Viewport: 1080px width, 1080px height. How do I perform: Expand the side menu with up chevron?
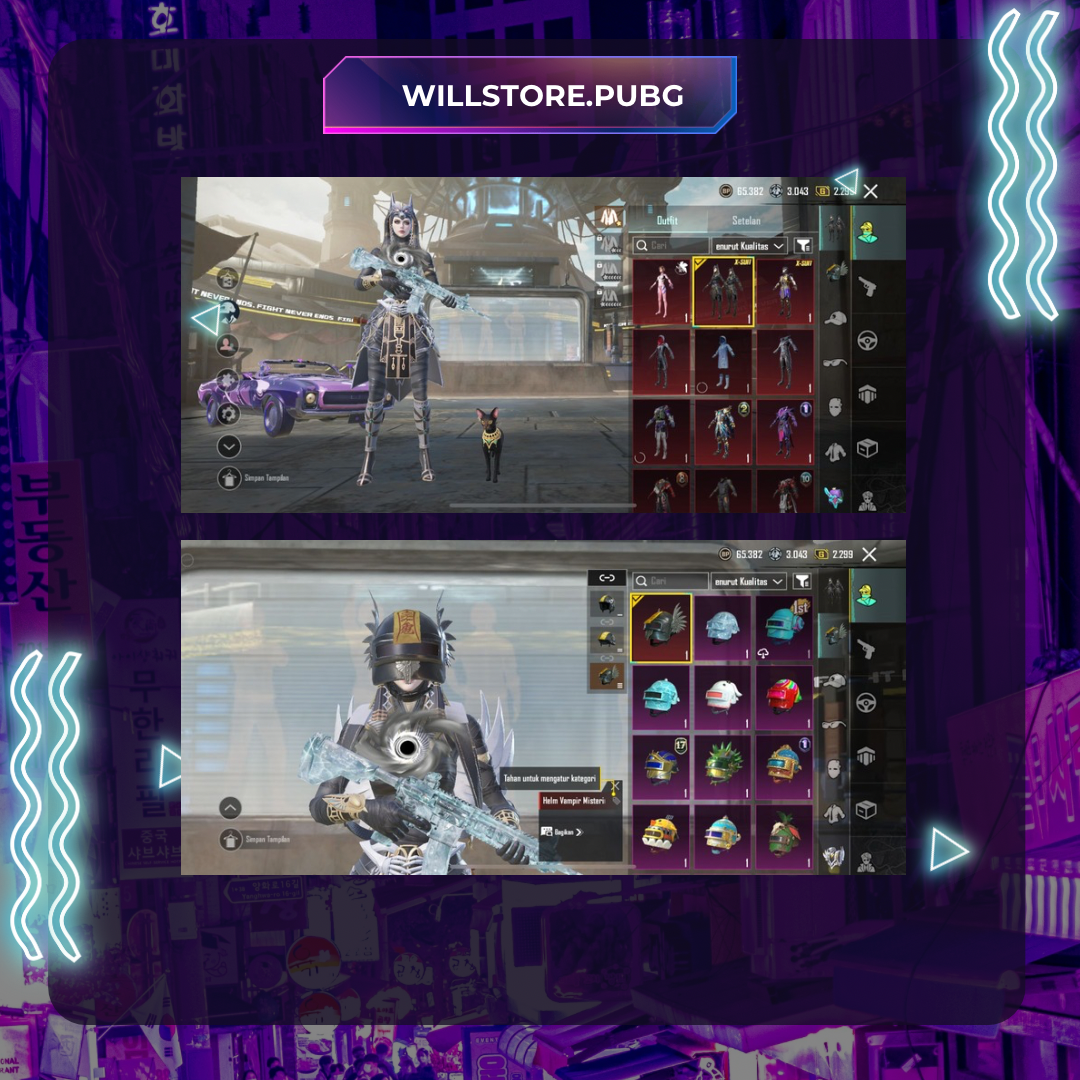coord(230,808)
